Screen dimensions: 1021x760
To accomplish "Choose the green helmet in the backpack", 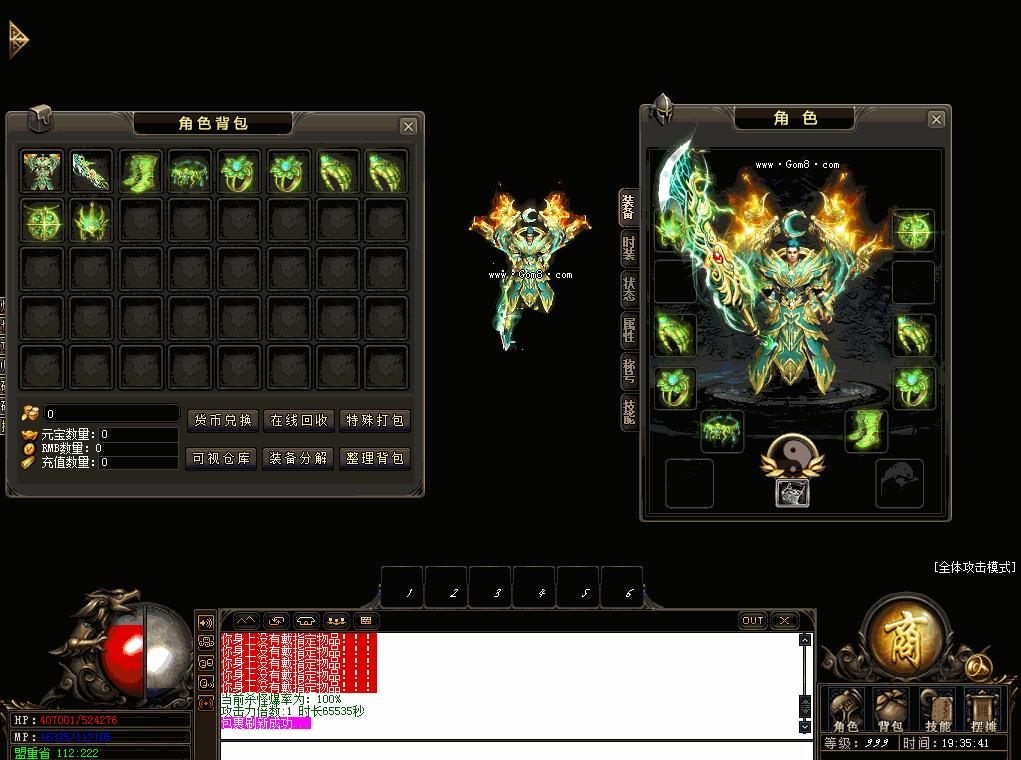I will 91,220.
